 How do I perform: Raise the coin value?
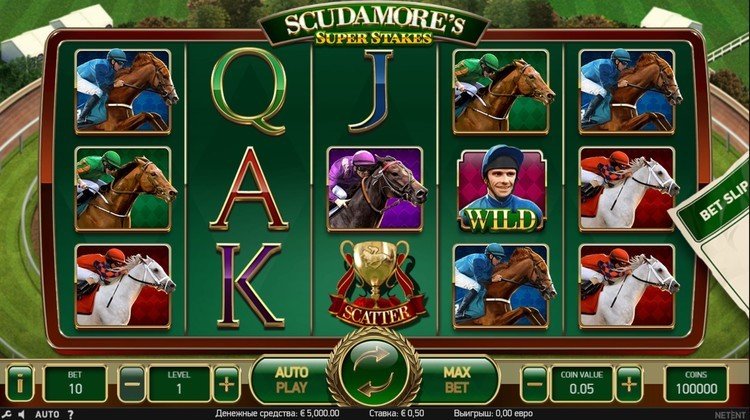tap(629, 383)
